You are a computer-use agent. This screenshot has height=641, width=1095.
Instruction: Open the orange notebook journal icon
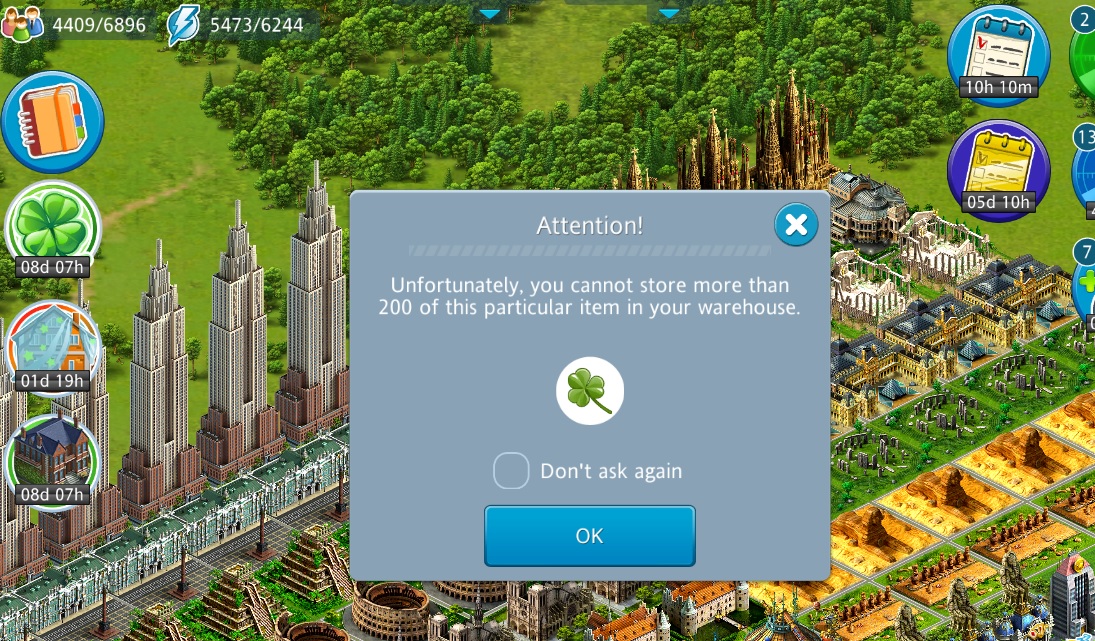click(52, 122)
